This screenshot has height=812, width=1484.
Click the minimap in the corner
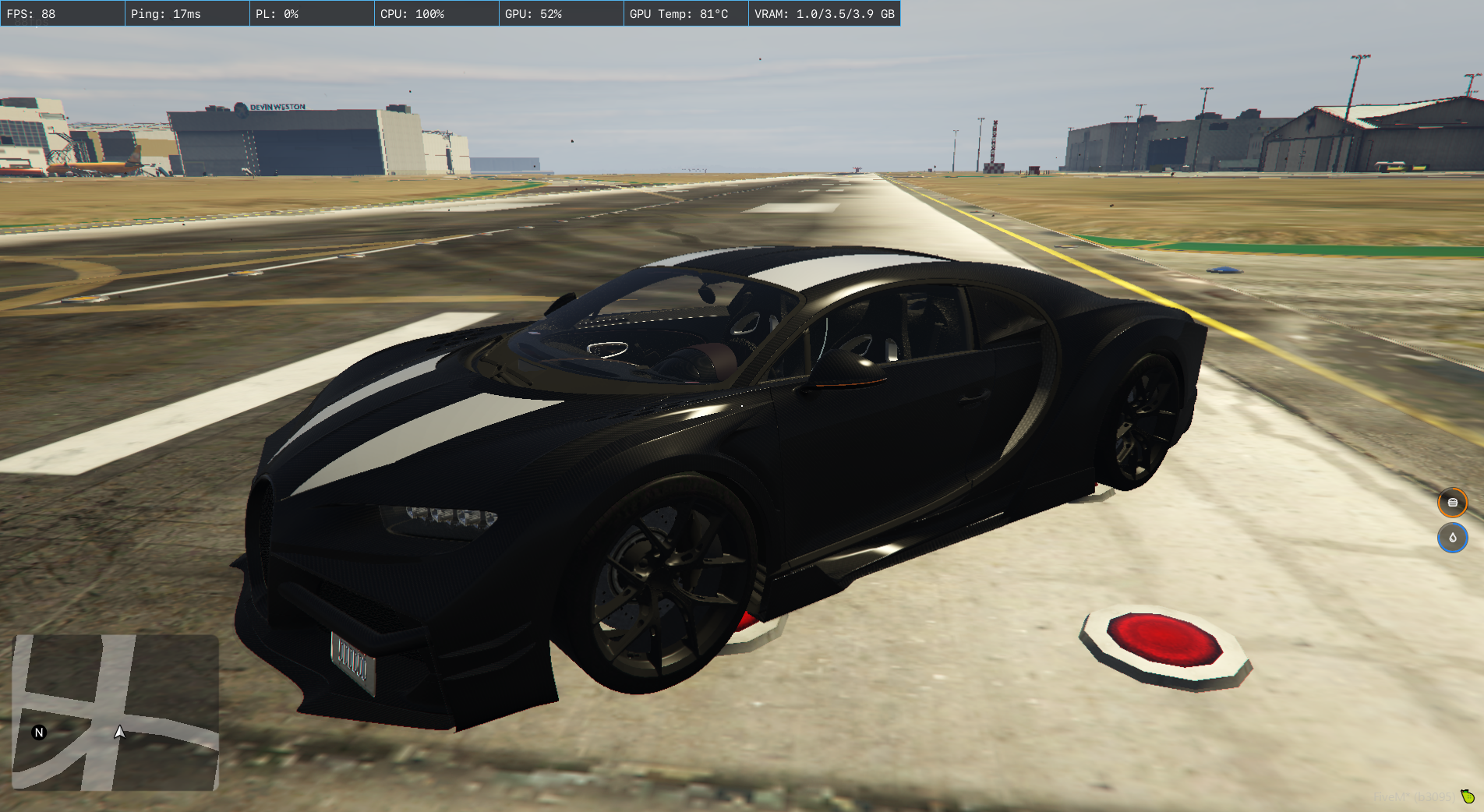coord(115,712)
